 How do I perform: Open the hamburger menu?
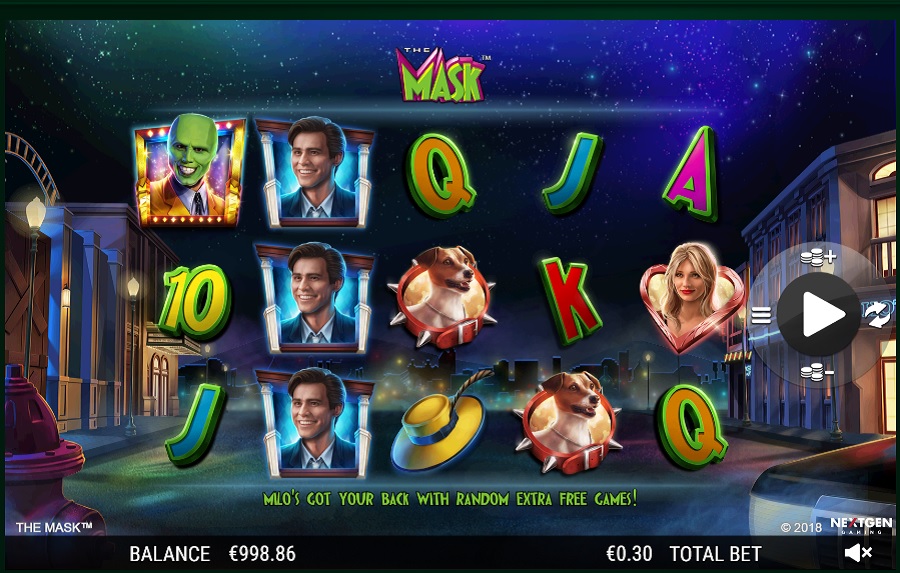coord(761,316)
